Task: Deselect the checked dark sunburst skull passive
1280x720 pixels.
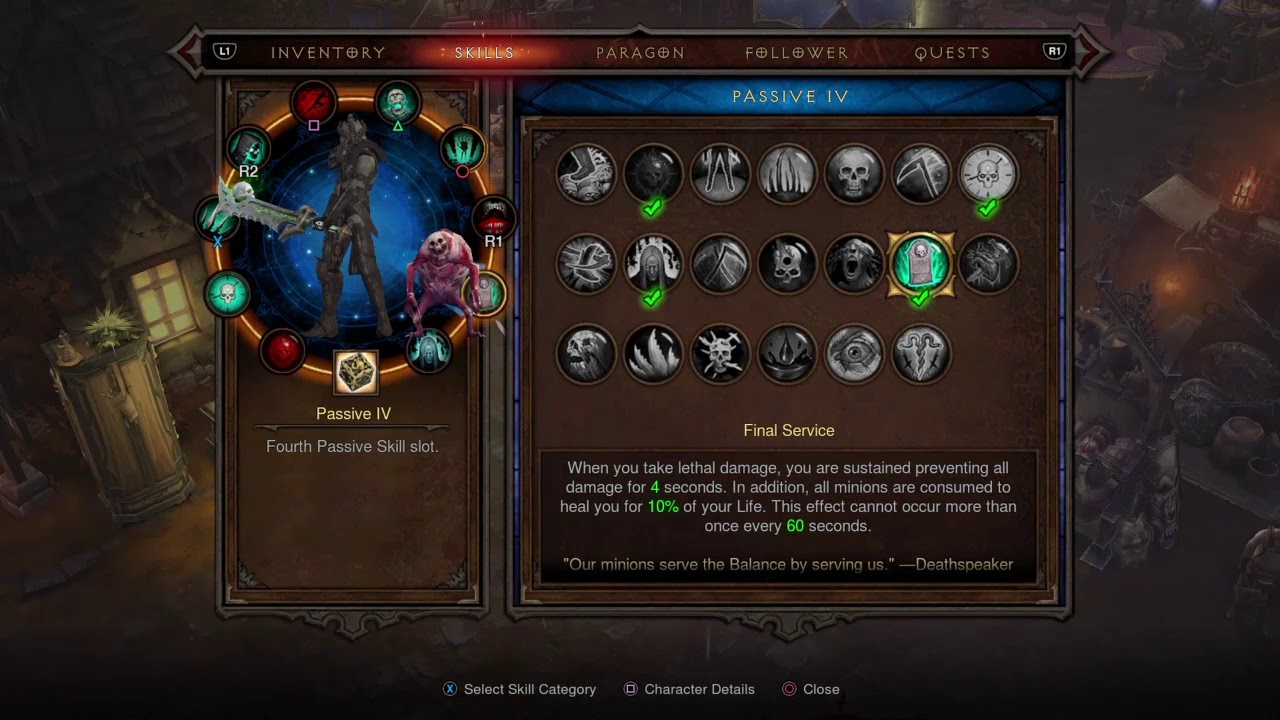Action: pyautogui.click(x=653, y=174)
